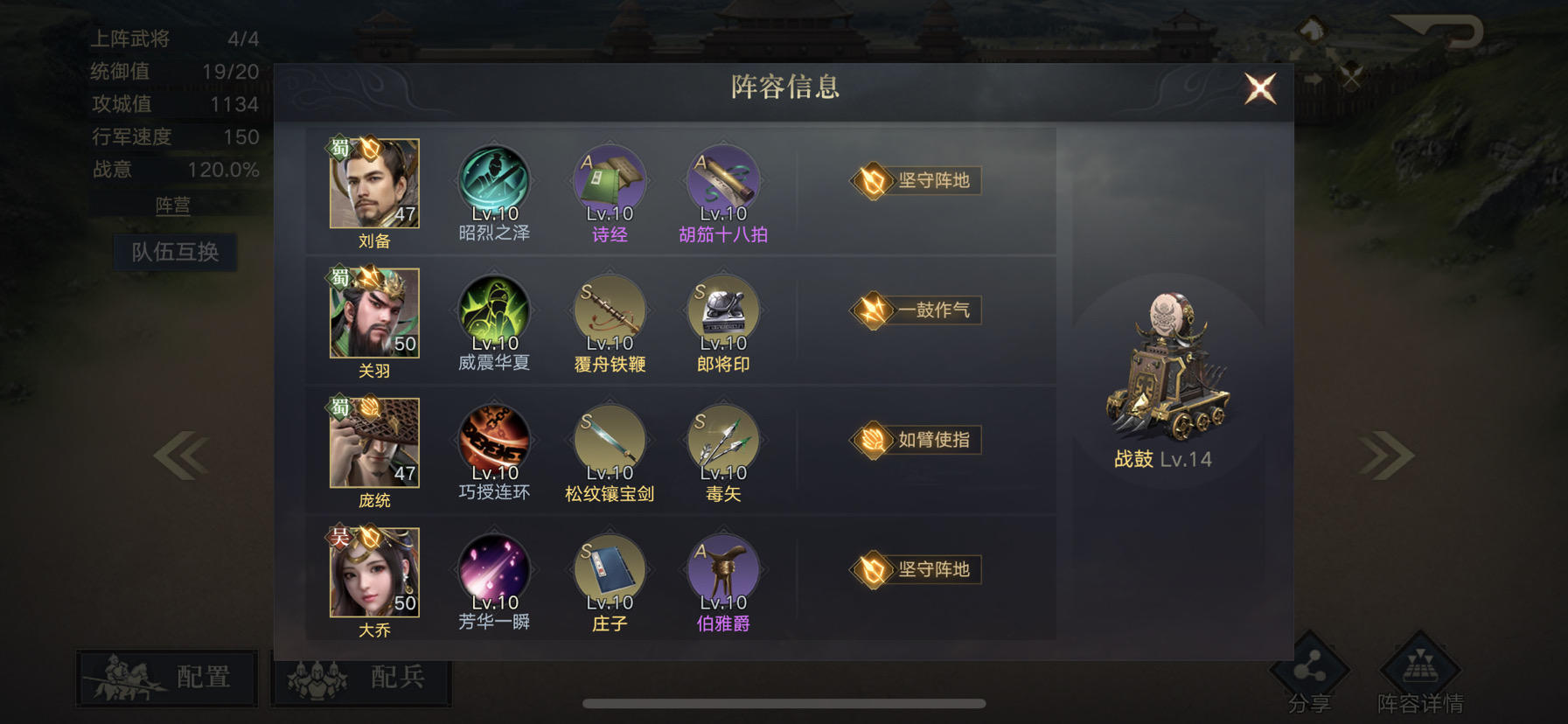Expand next lineup with right arrow
1568x724 pixels.
pyautogui.click(x=1385, y=454)
